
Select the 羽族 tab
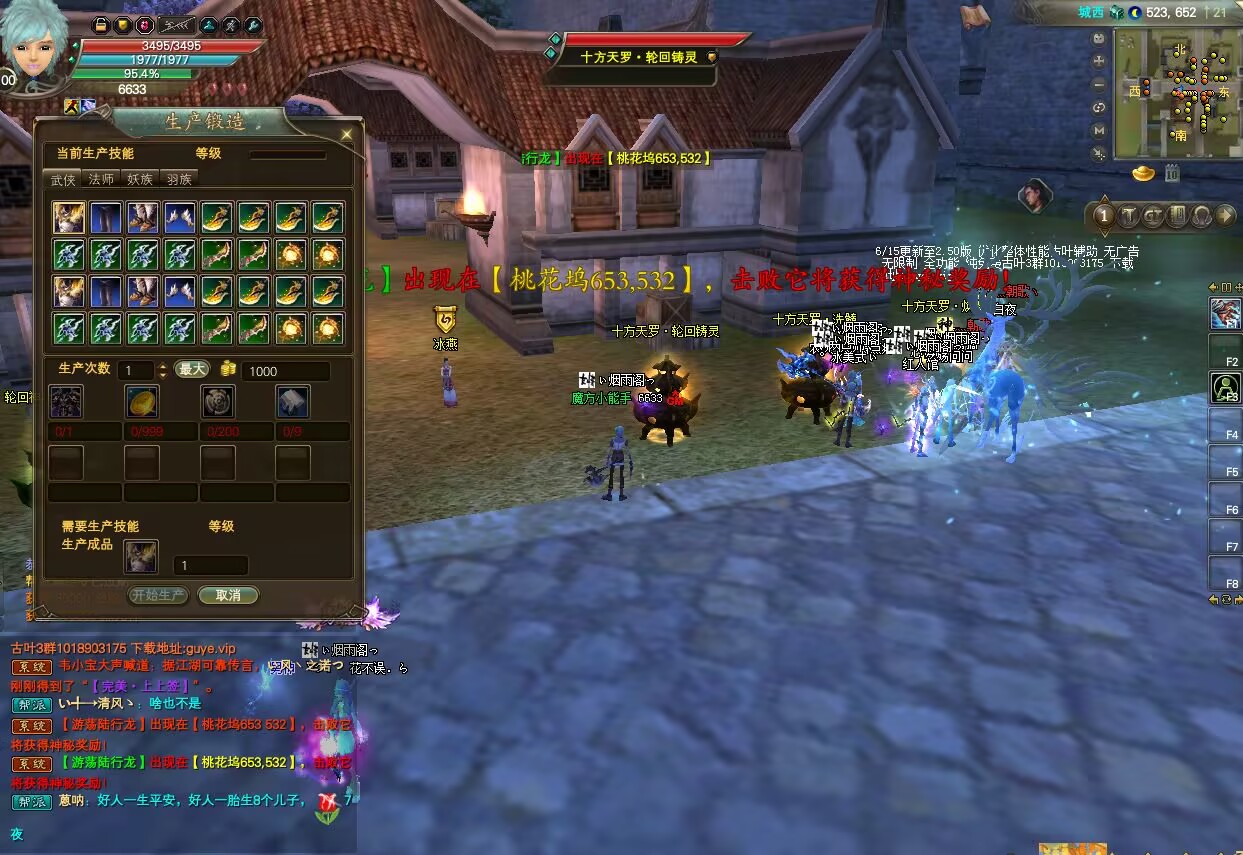pos(179,179)
